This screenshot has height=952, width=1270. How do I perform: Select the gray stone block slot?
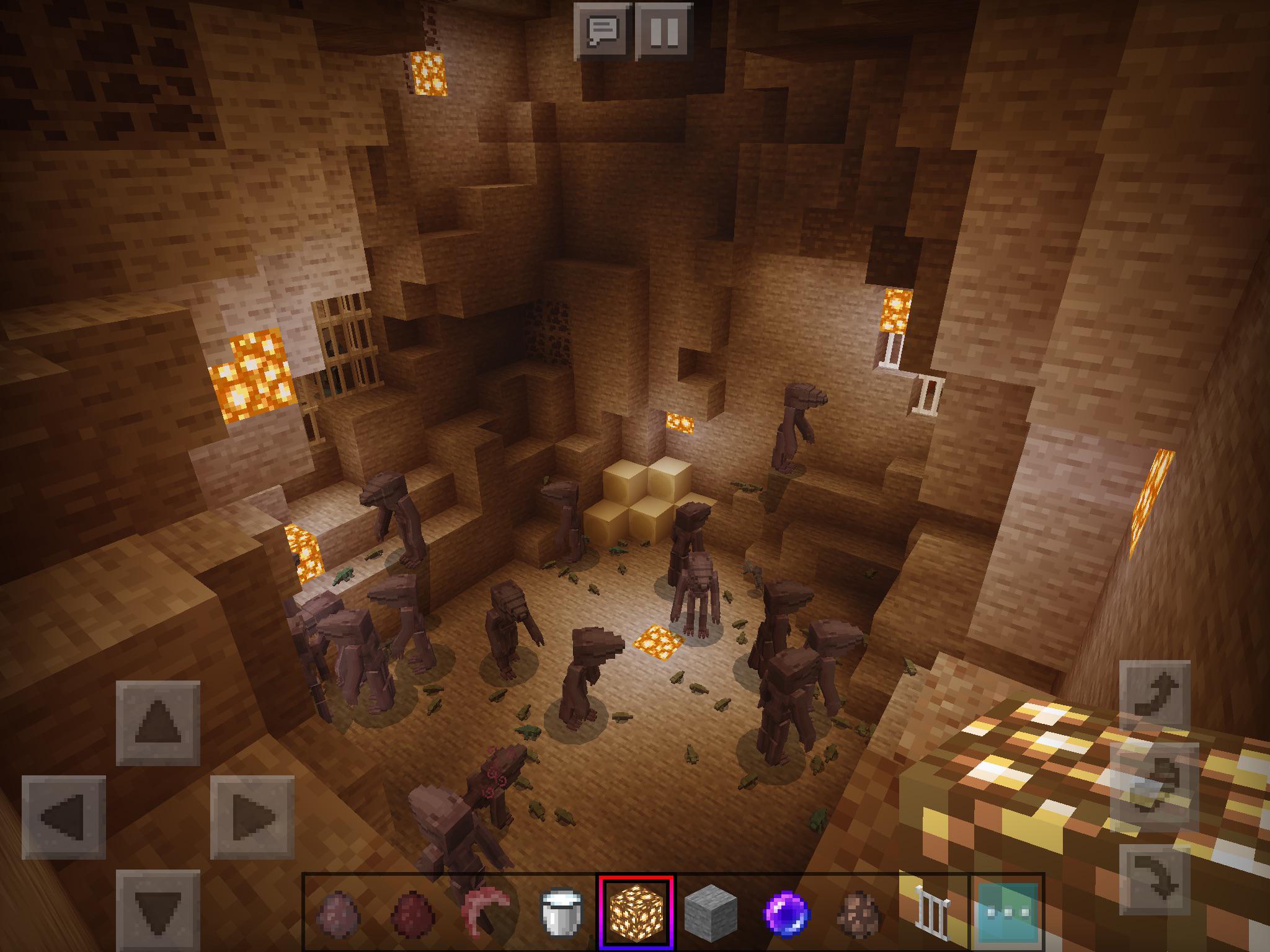pyautogui.click(x=711, y=913)
